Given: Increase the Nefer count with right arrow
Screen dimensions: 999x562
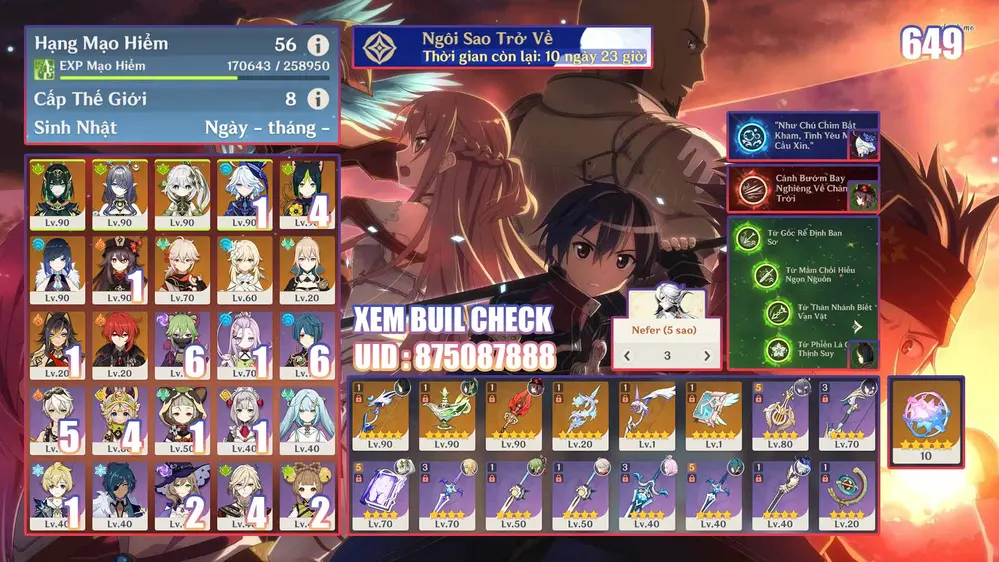Looking at the screenshot, I should [706, 356].
